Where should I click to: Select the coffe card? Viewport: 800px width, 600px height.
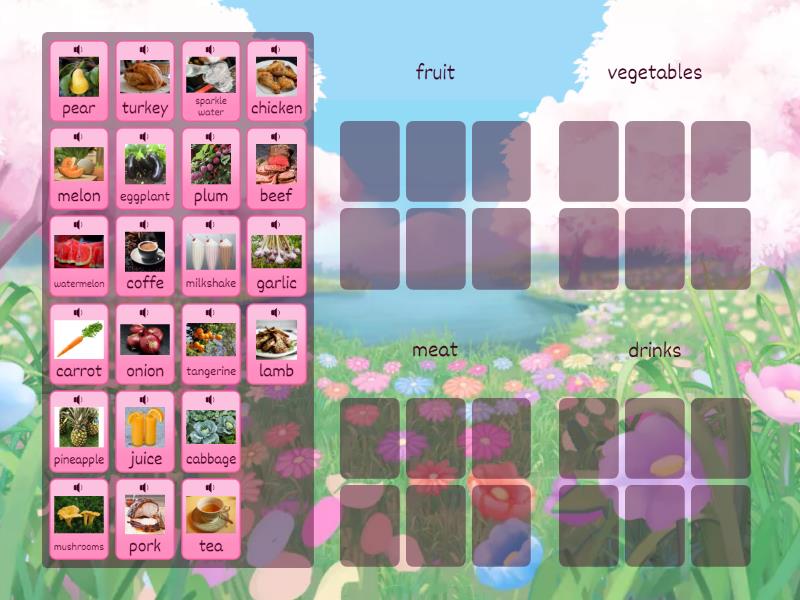145,256
